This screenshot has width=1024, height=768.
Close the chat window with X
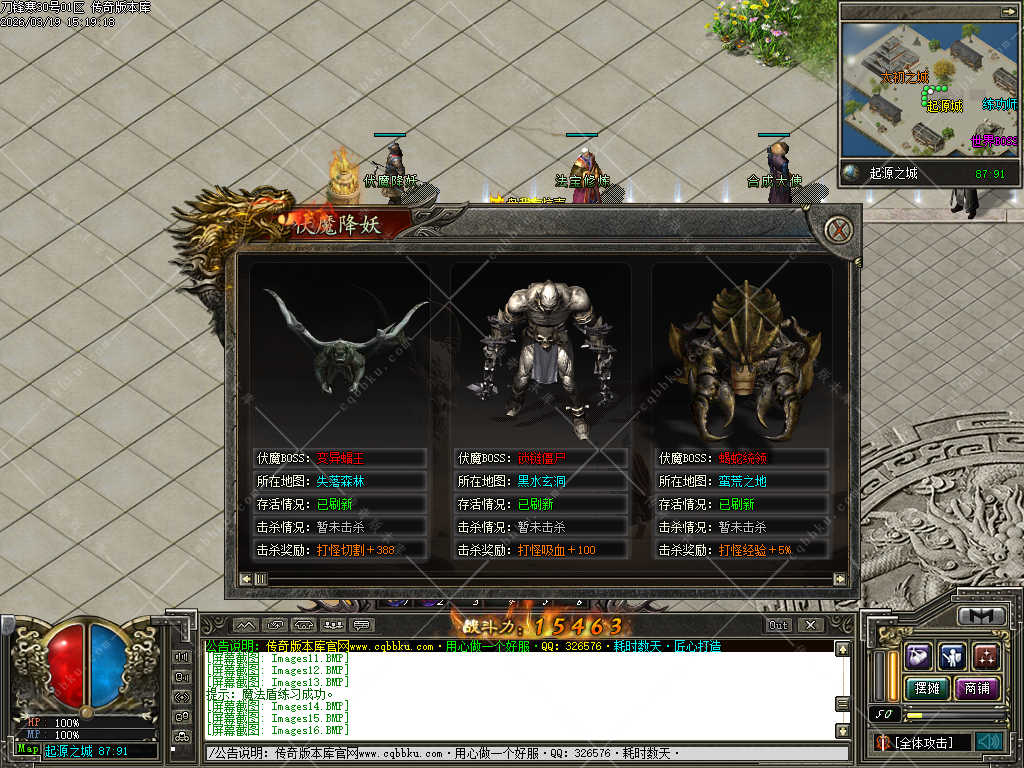pyautogui.click(x=811, y=625)
